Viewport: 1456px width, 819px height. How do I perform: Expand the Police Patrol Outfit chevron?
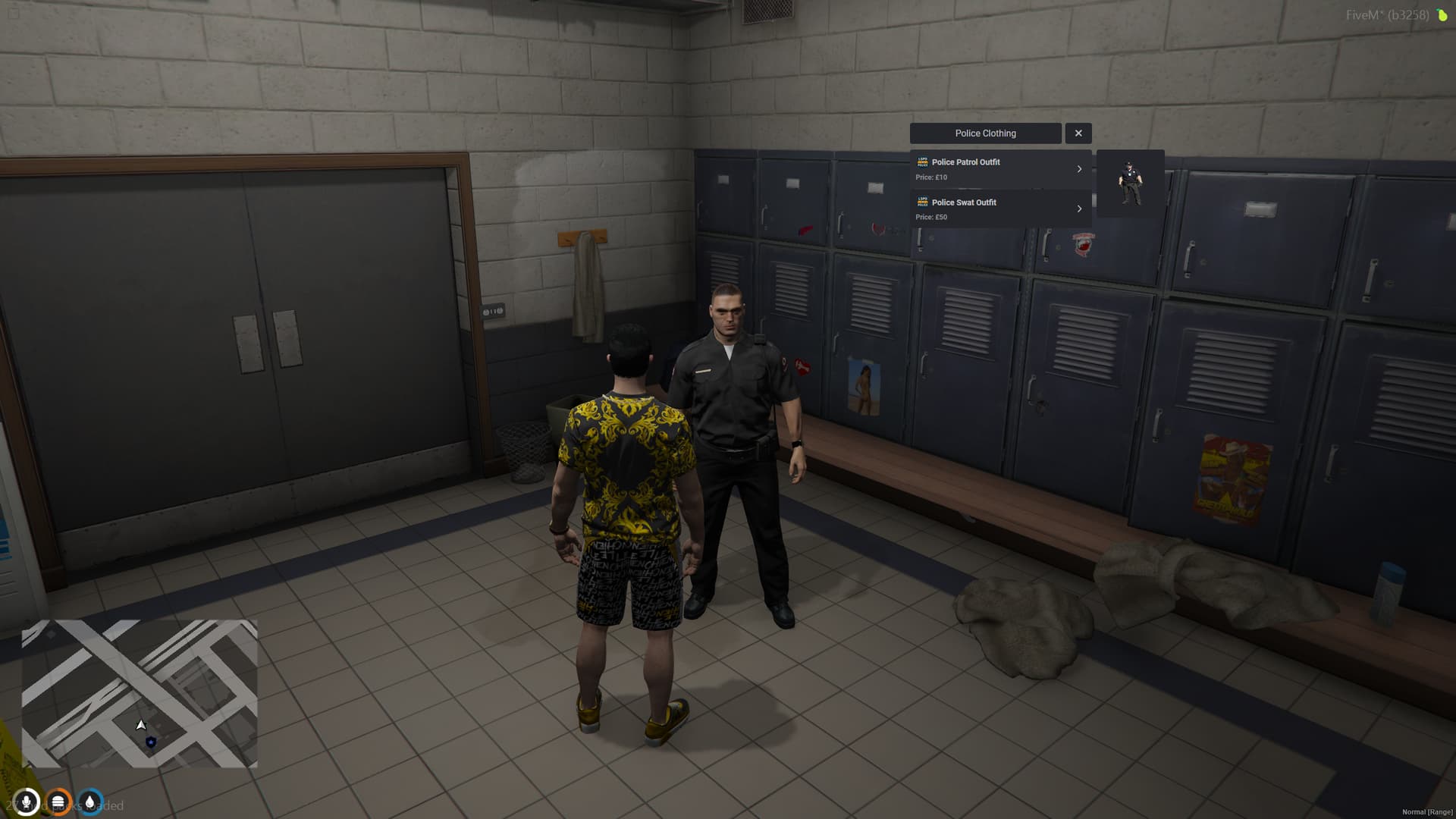click(1080, 168)
